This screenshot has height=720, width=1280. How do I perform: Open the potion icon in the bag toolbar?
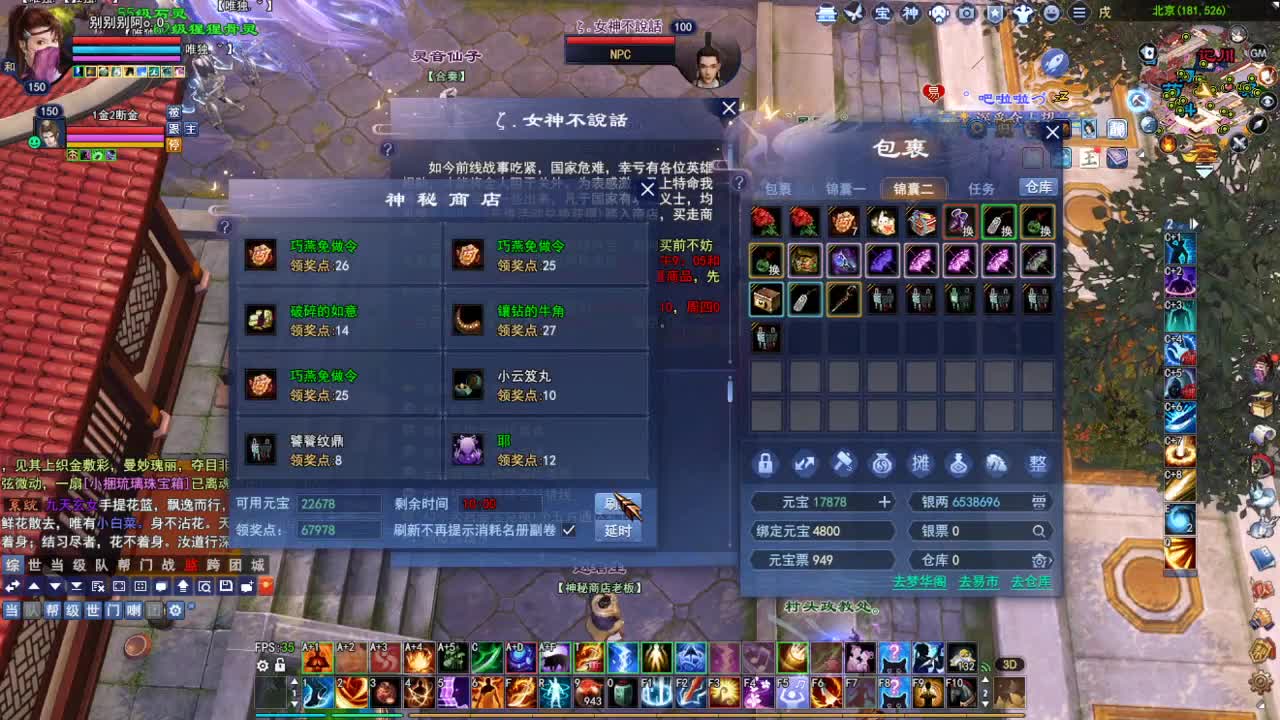(958, 463)
